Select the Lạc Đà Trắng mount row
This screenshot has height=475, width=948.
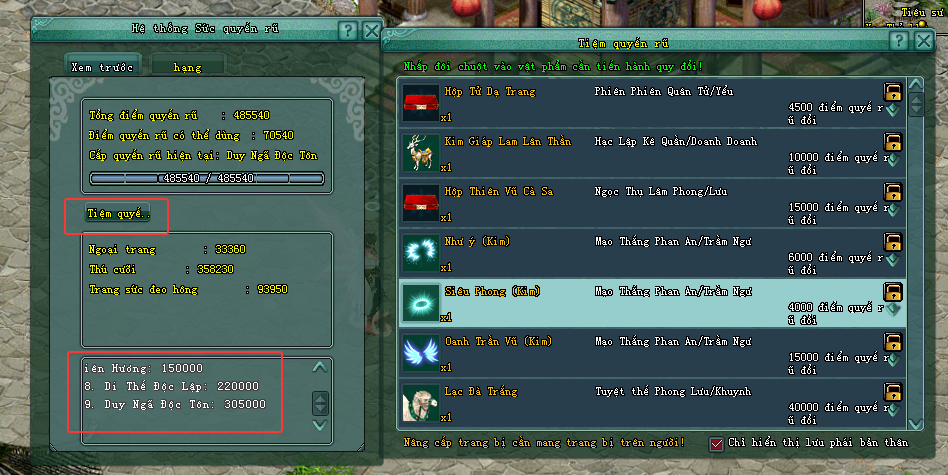click(640, 402)
